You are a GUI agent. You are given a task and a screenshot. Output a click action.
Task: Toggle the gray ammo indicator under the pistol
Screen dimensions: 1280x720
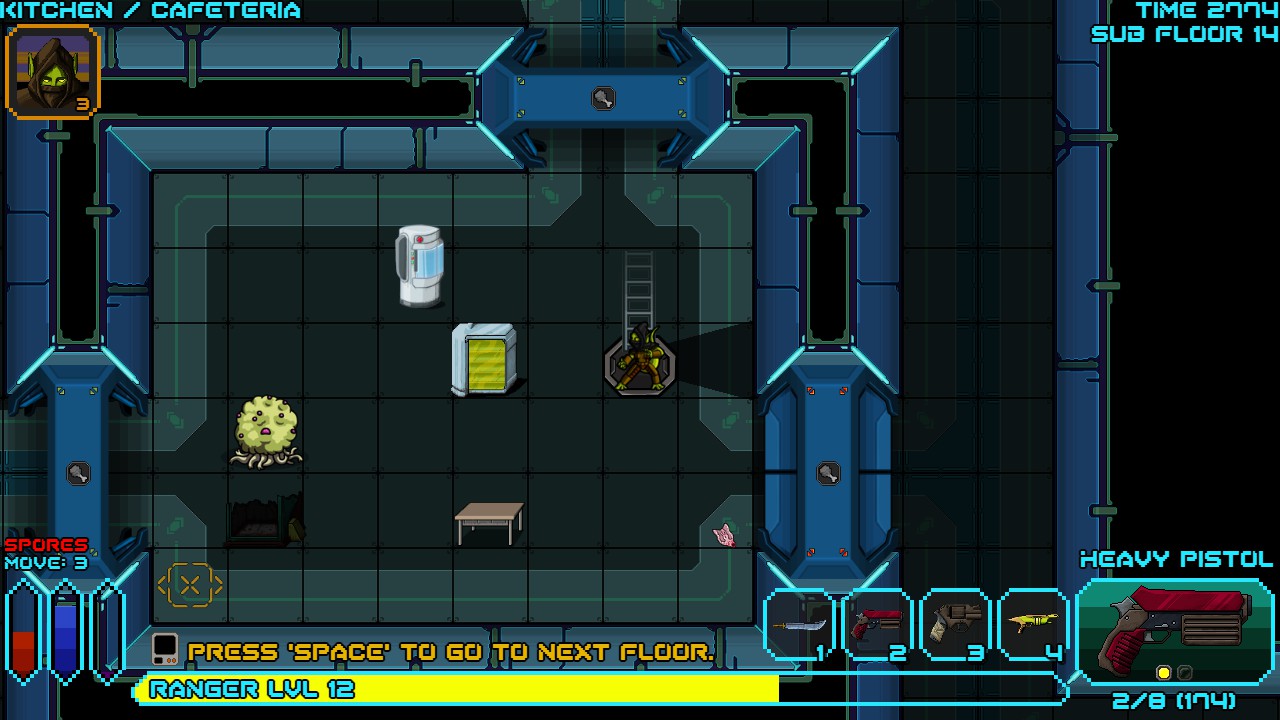[x=1184, y=673]
